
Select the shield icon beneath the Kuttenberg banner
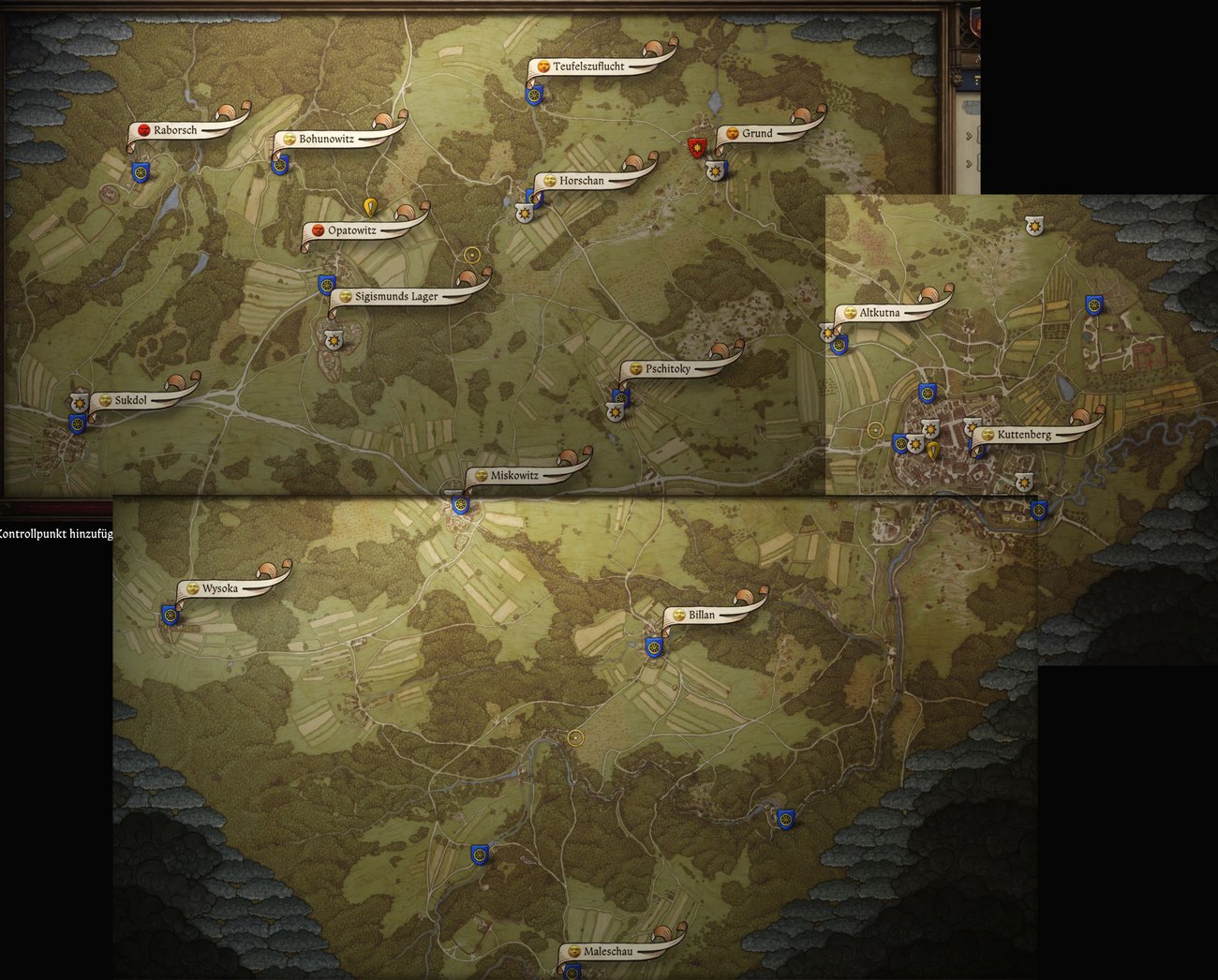977,450
